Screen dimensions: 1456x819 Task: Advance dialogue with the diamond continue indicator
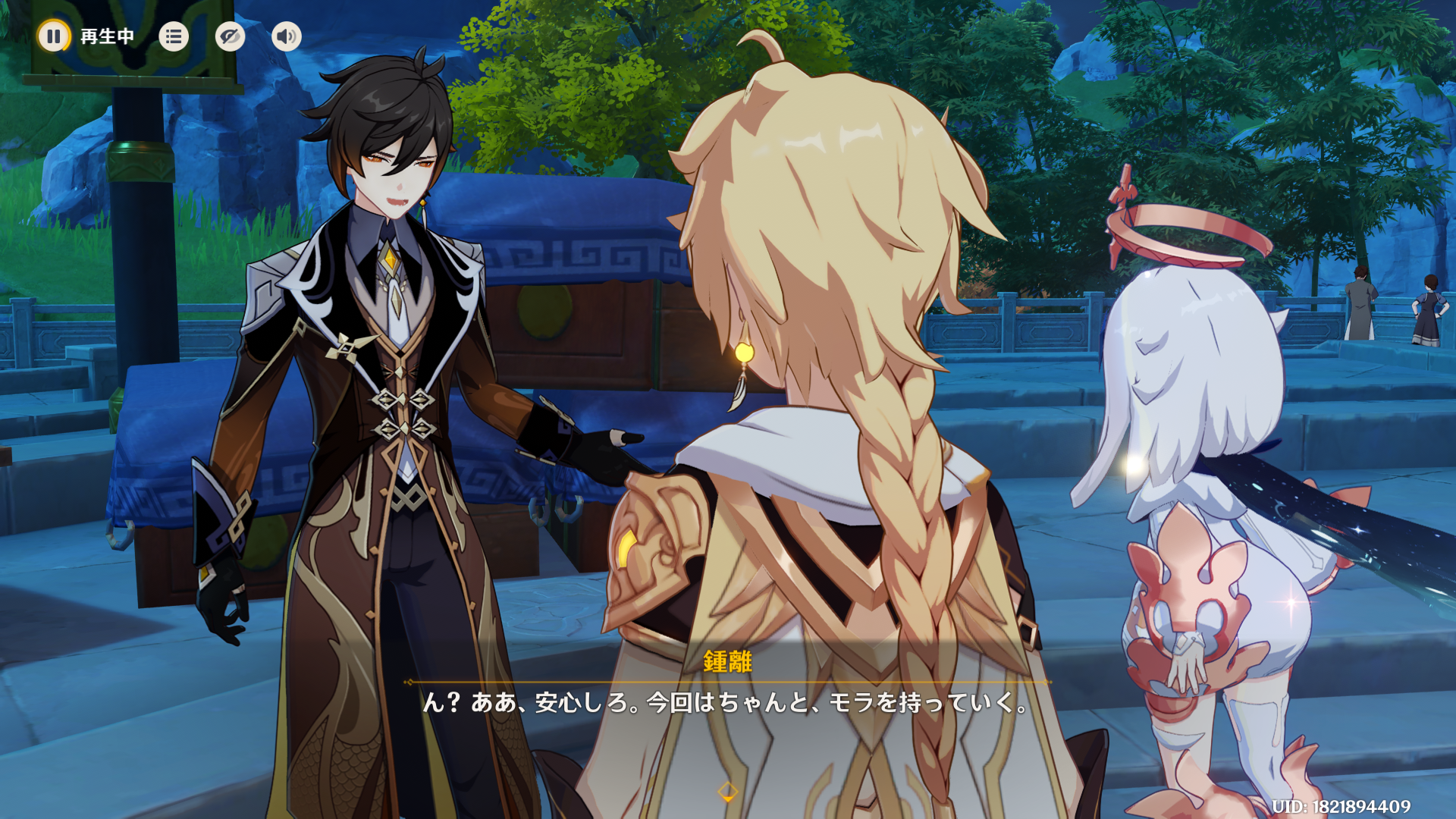coord(727,792)
